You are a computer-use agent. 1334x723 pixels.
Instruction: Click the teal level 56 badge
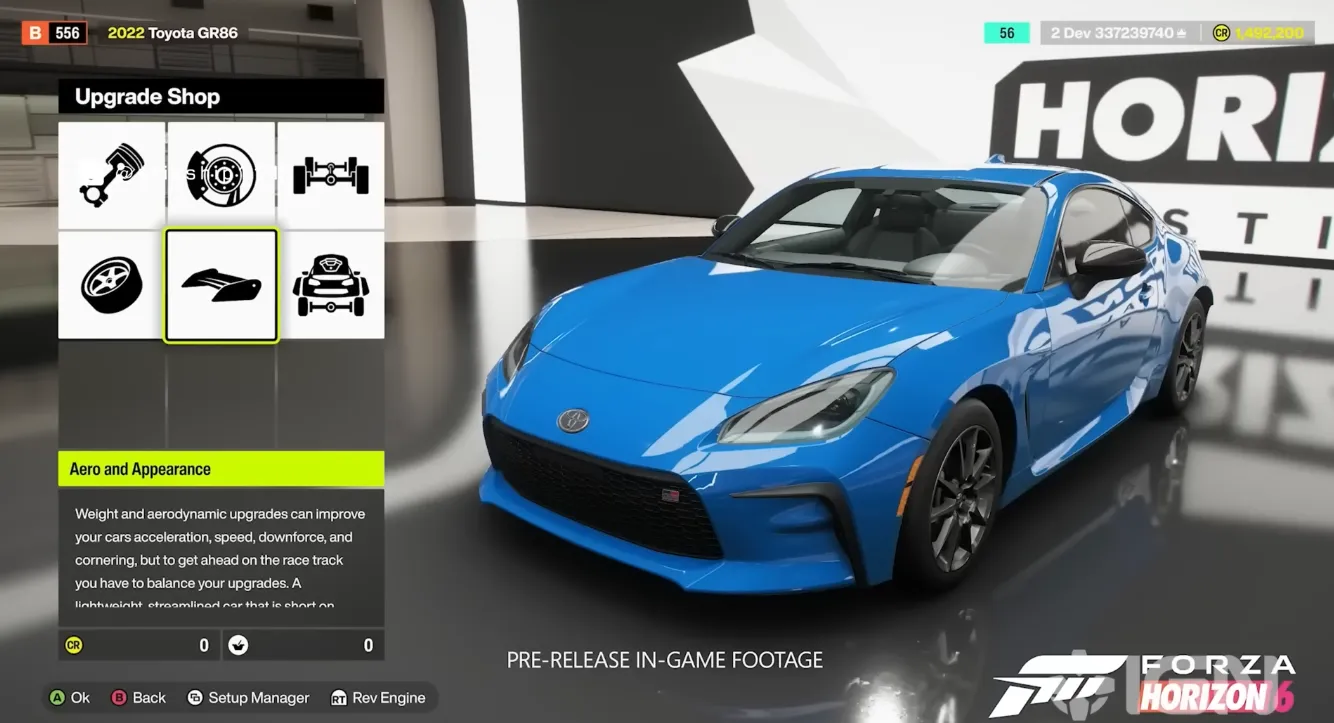1006,32
